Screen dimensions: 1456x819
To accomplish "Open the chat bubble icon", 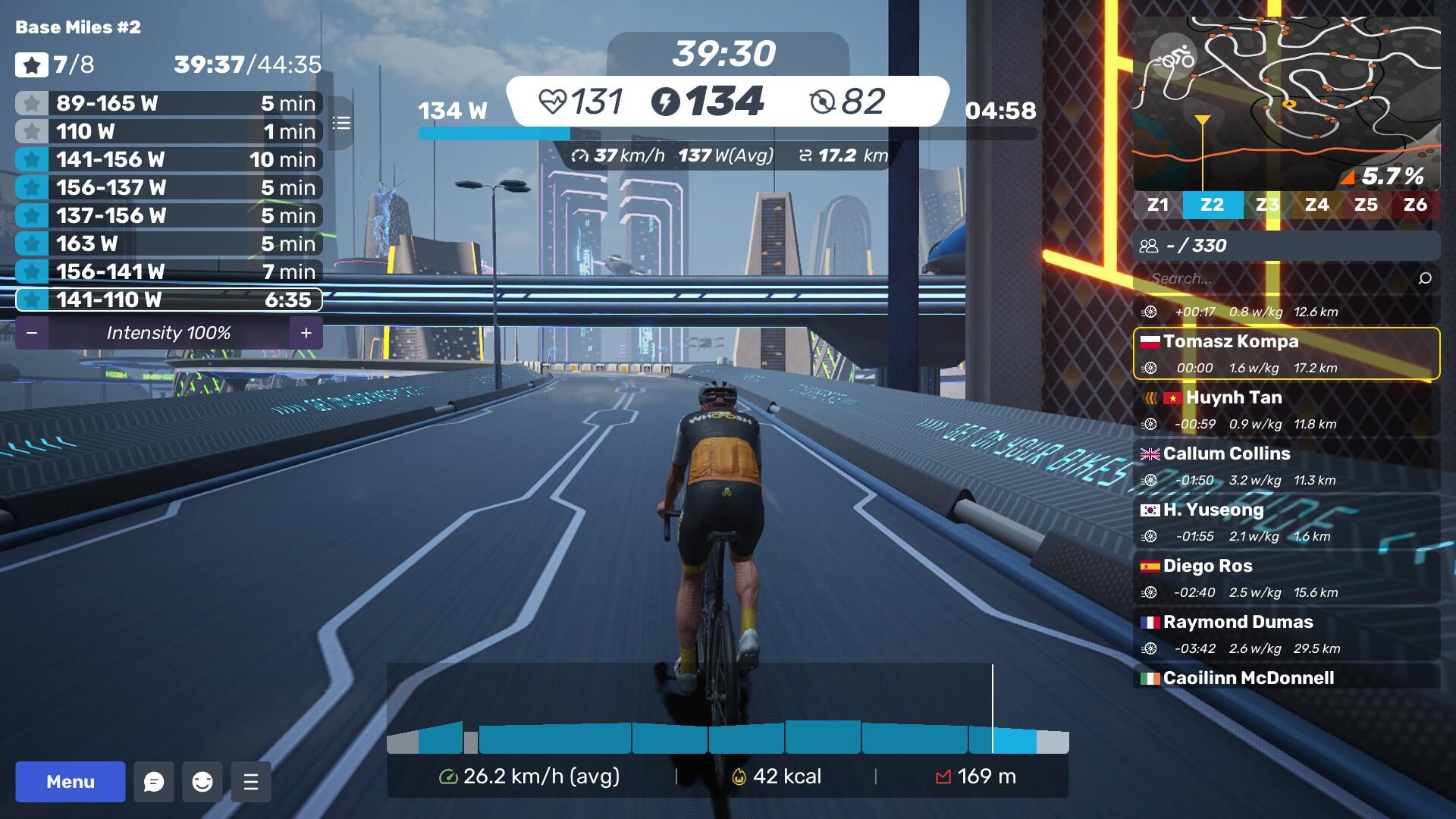I will tap(154, 782).
